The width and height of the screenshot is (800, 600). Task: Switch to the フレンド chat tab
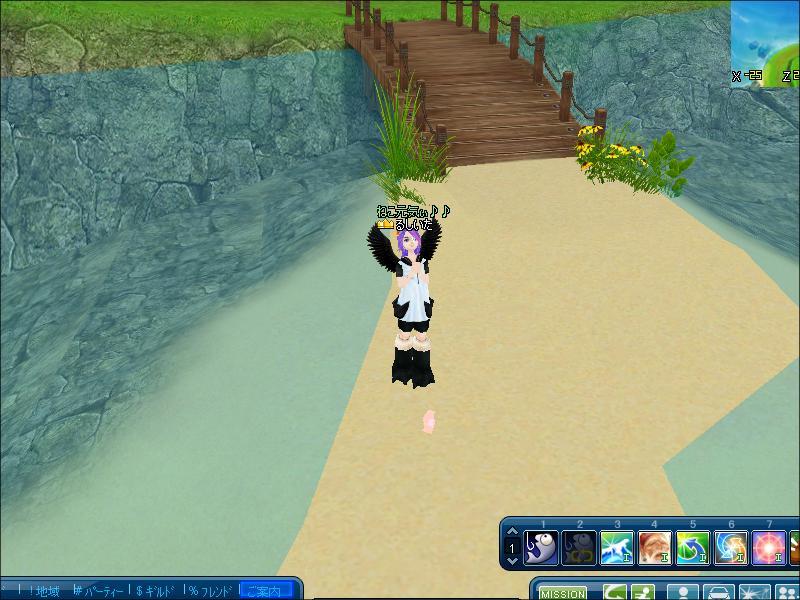(x=212, y=591)
